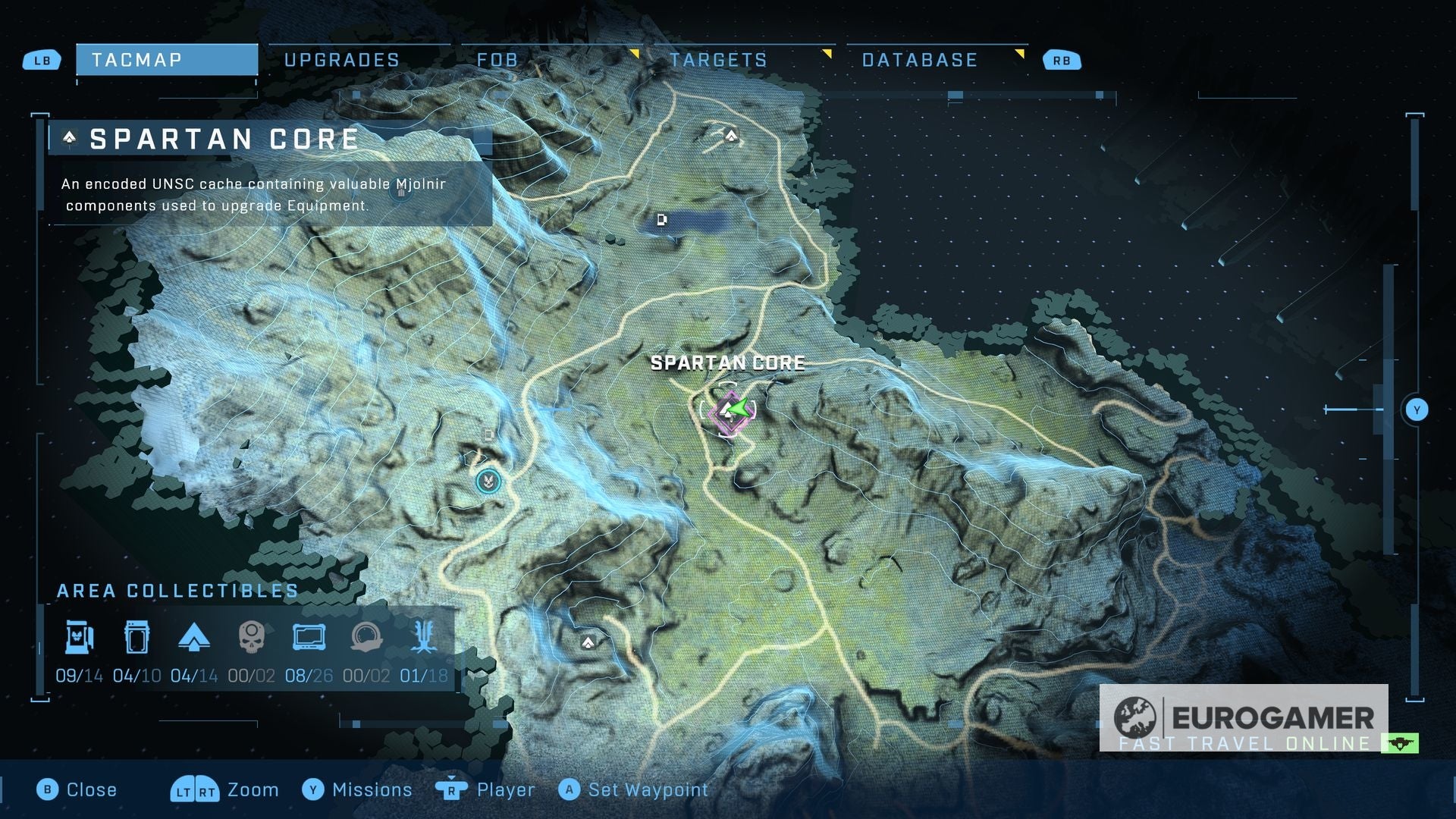This screenshot has width=1456, height=819.
Task: Toggle the LB bumper indicator
Action: click(x=42, y=60)
